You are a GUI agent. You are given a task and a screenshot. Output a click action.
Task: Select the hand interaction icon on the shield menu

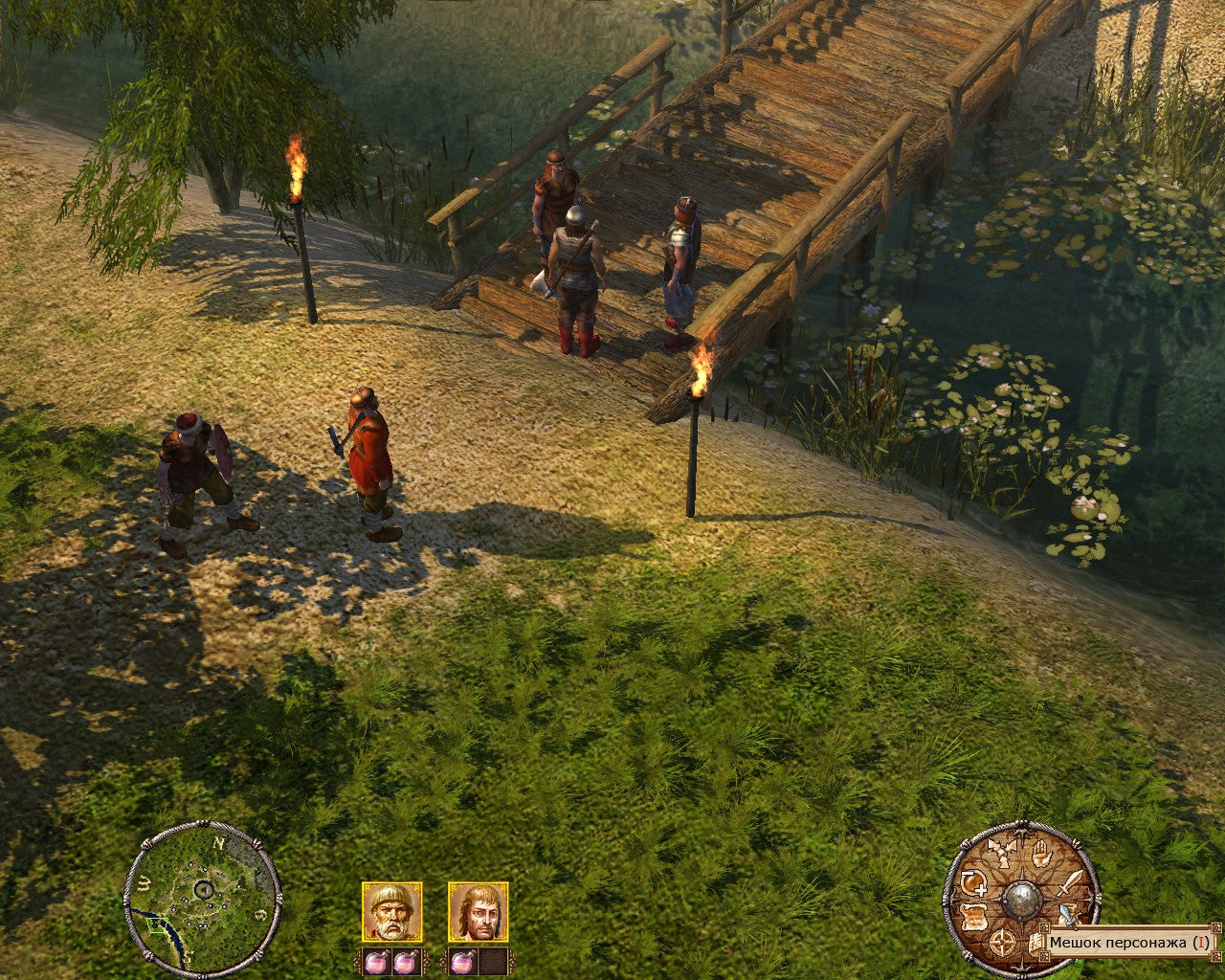coord(1042,854)
